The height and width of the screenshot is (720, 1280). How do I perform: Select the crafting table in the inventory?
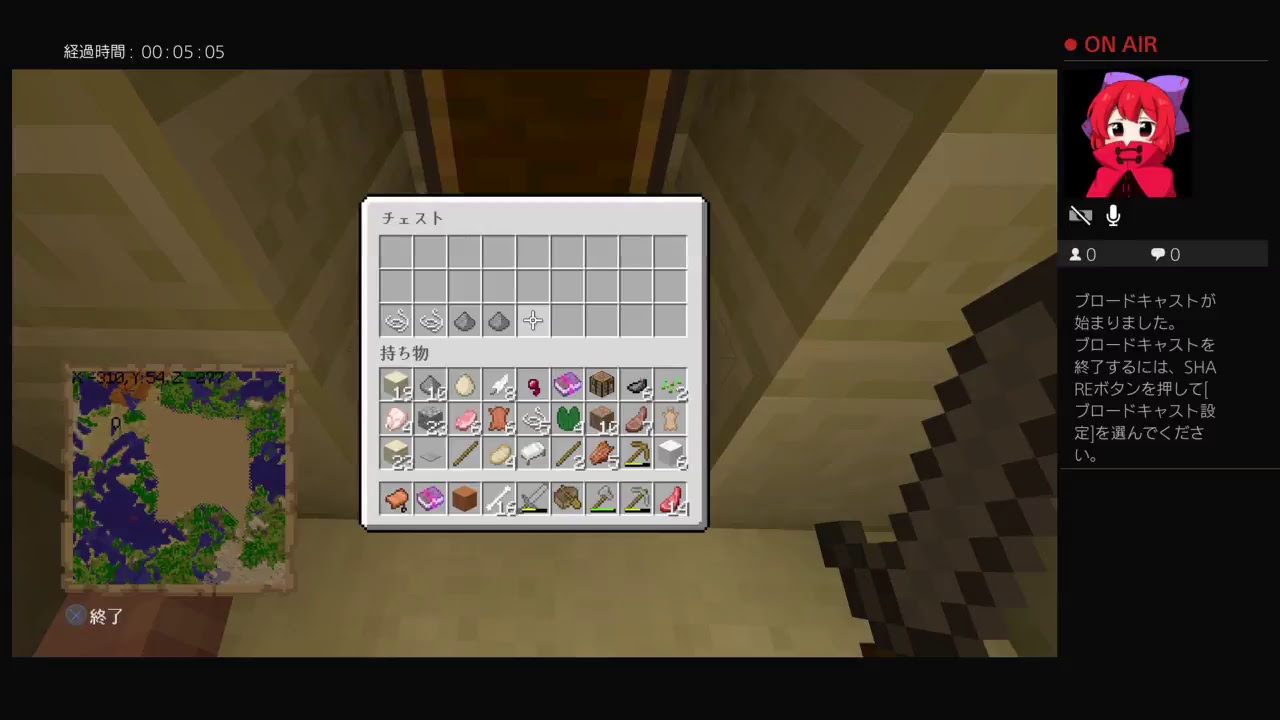(x=601, y=387)
